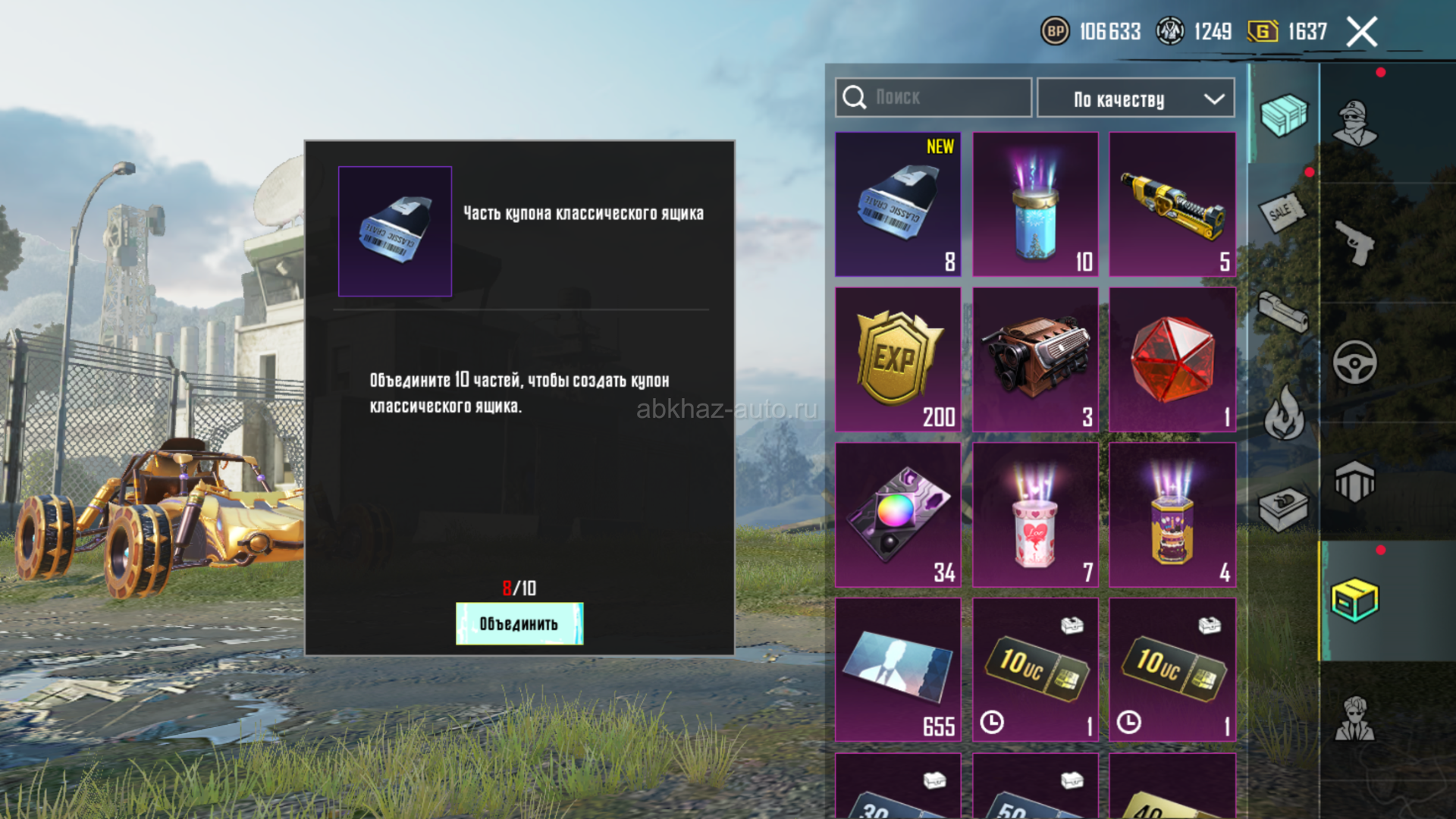Switch to the pistol weapons tab
This screenshot has height=819, width=1456.
1355,243
